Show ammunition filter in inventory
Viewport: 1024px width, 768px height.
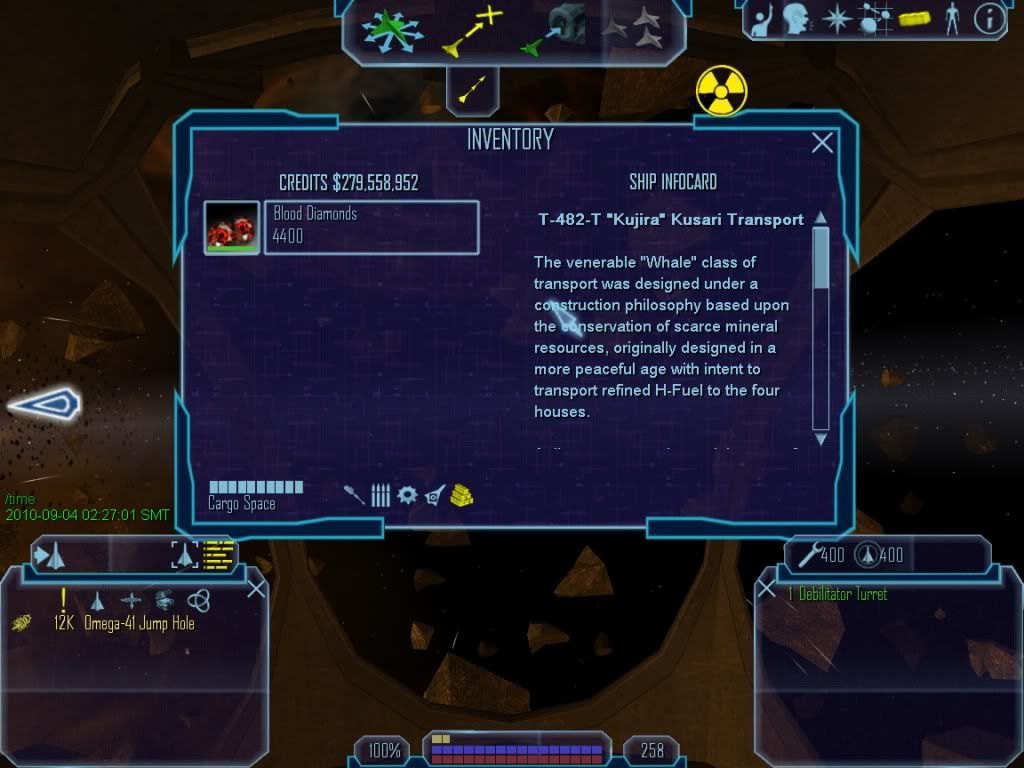coord(380,494)
